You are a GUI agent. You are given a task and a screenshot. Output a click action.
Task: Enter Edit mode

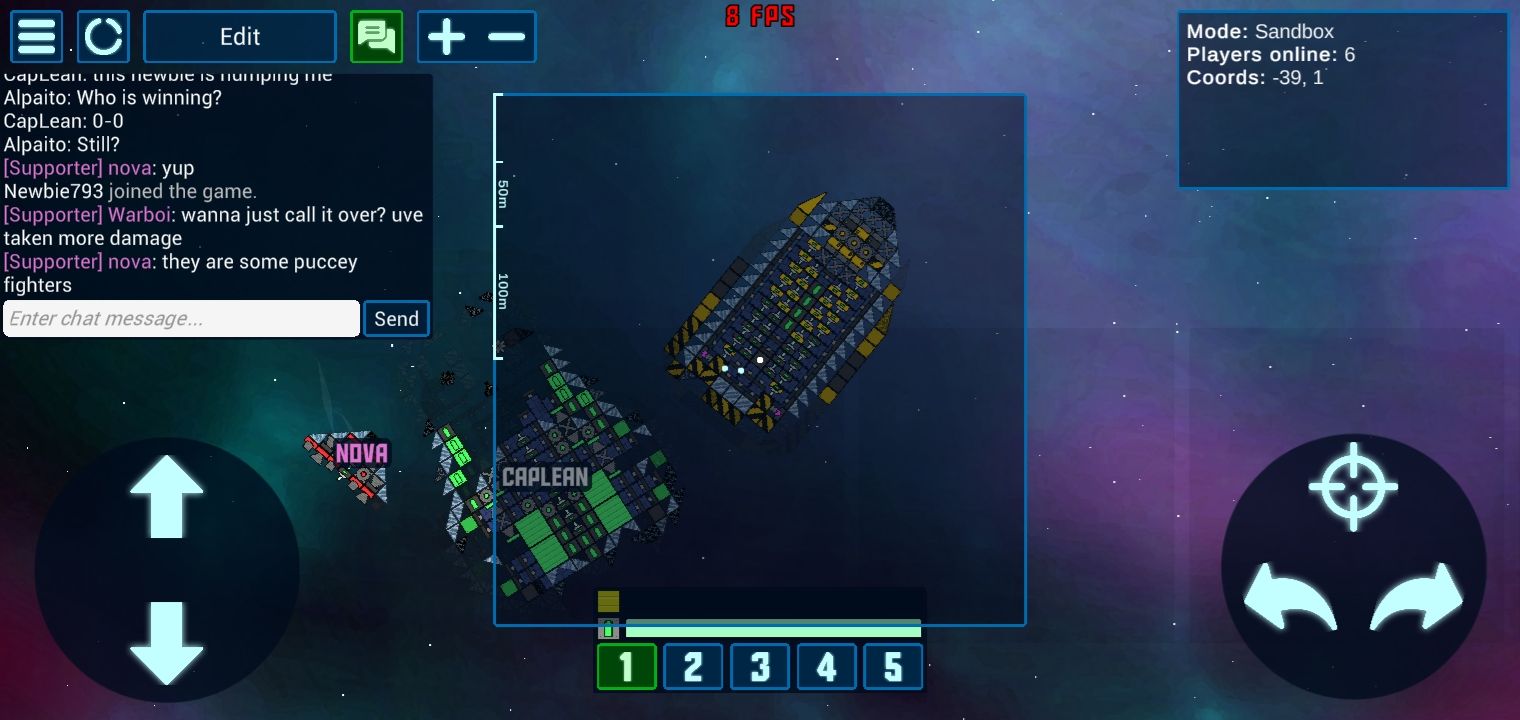240,37
